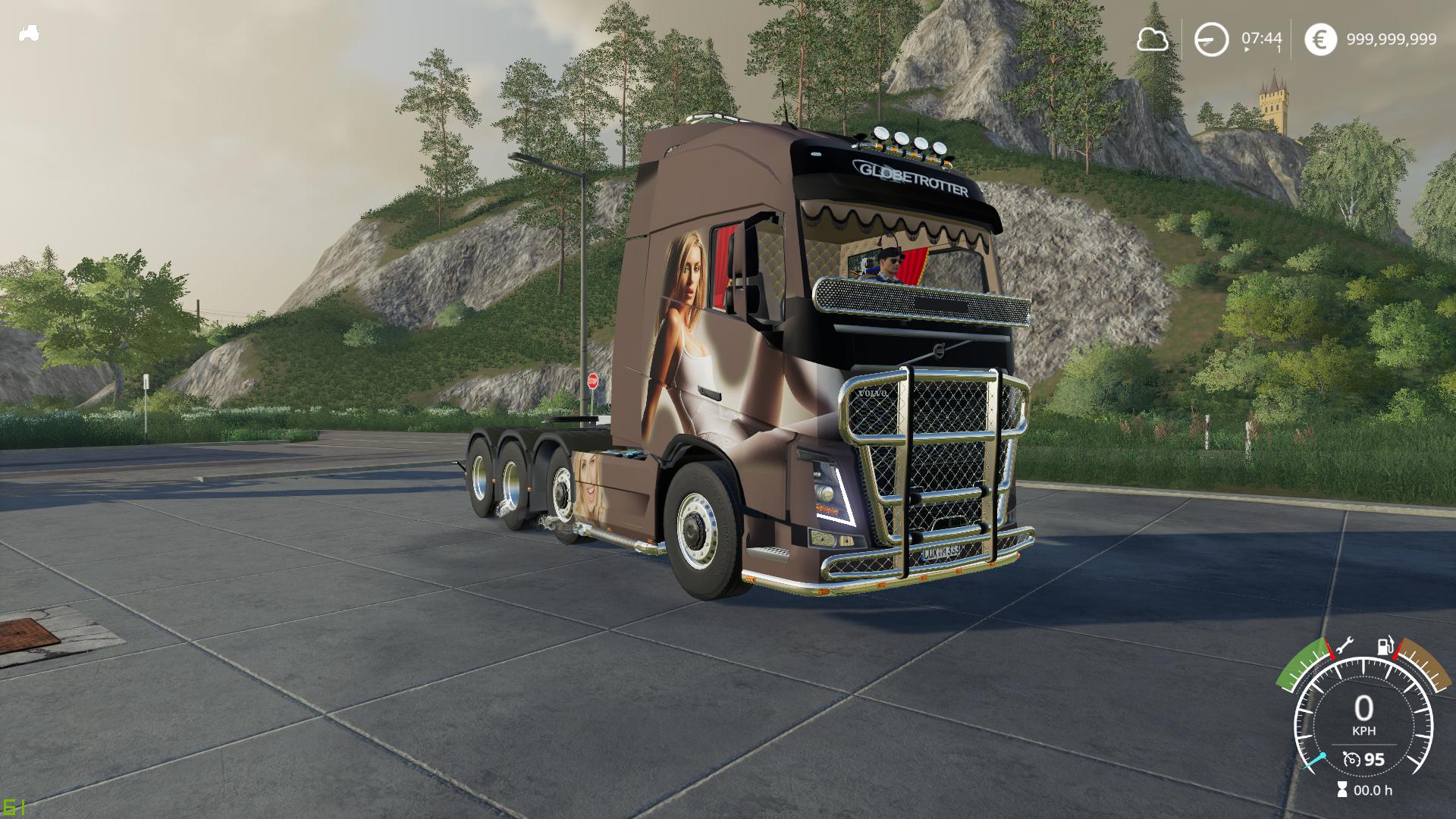Click the game clock icon

coord(1211,39)
